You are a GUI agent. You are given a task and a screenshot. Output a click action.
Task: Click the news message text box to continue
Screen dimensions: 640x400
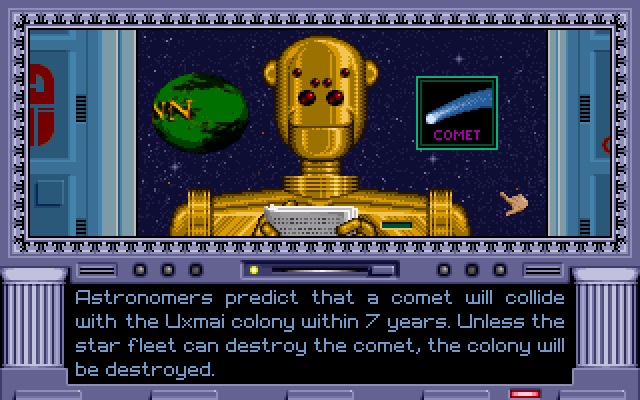tap(320, 333)
